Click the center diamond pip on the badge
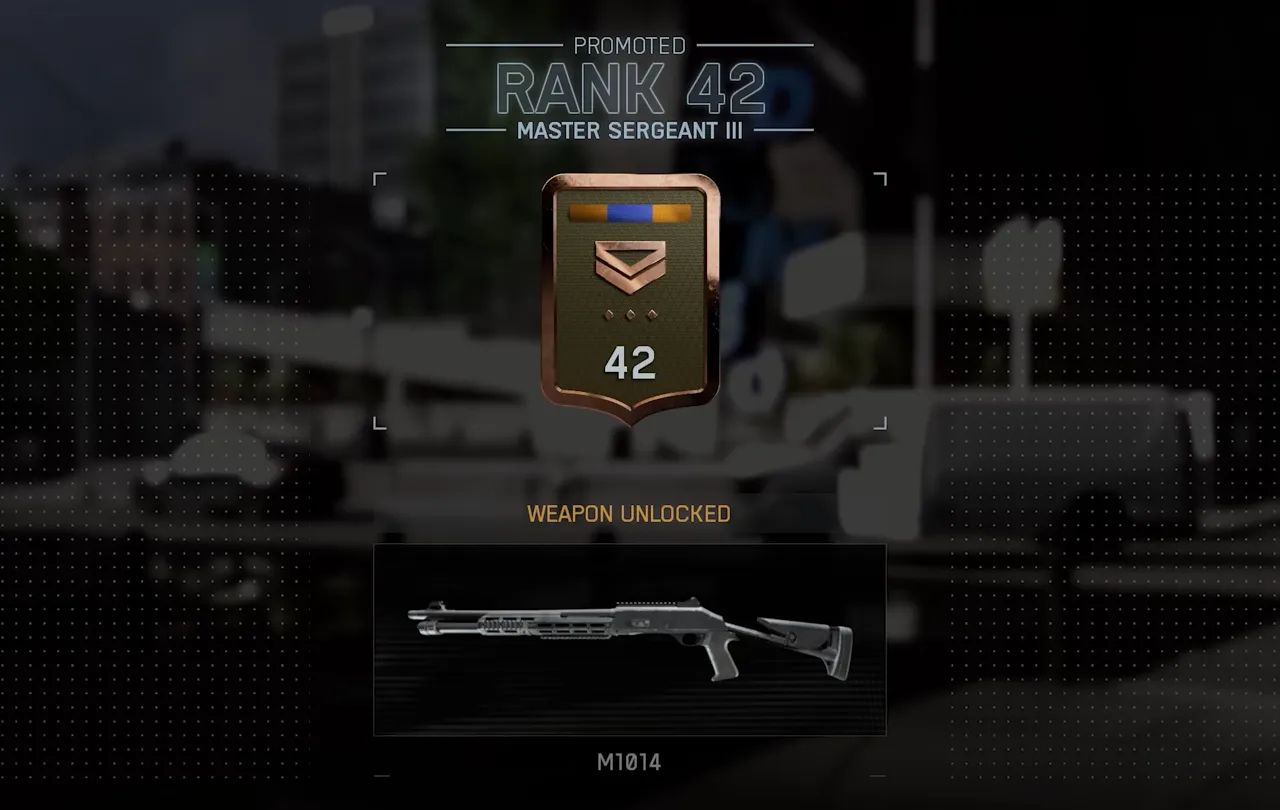1280x810 pixels. click(629, 313)
